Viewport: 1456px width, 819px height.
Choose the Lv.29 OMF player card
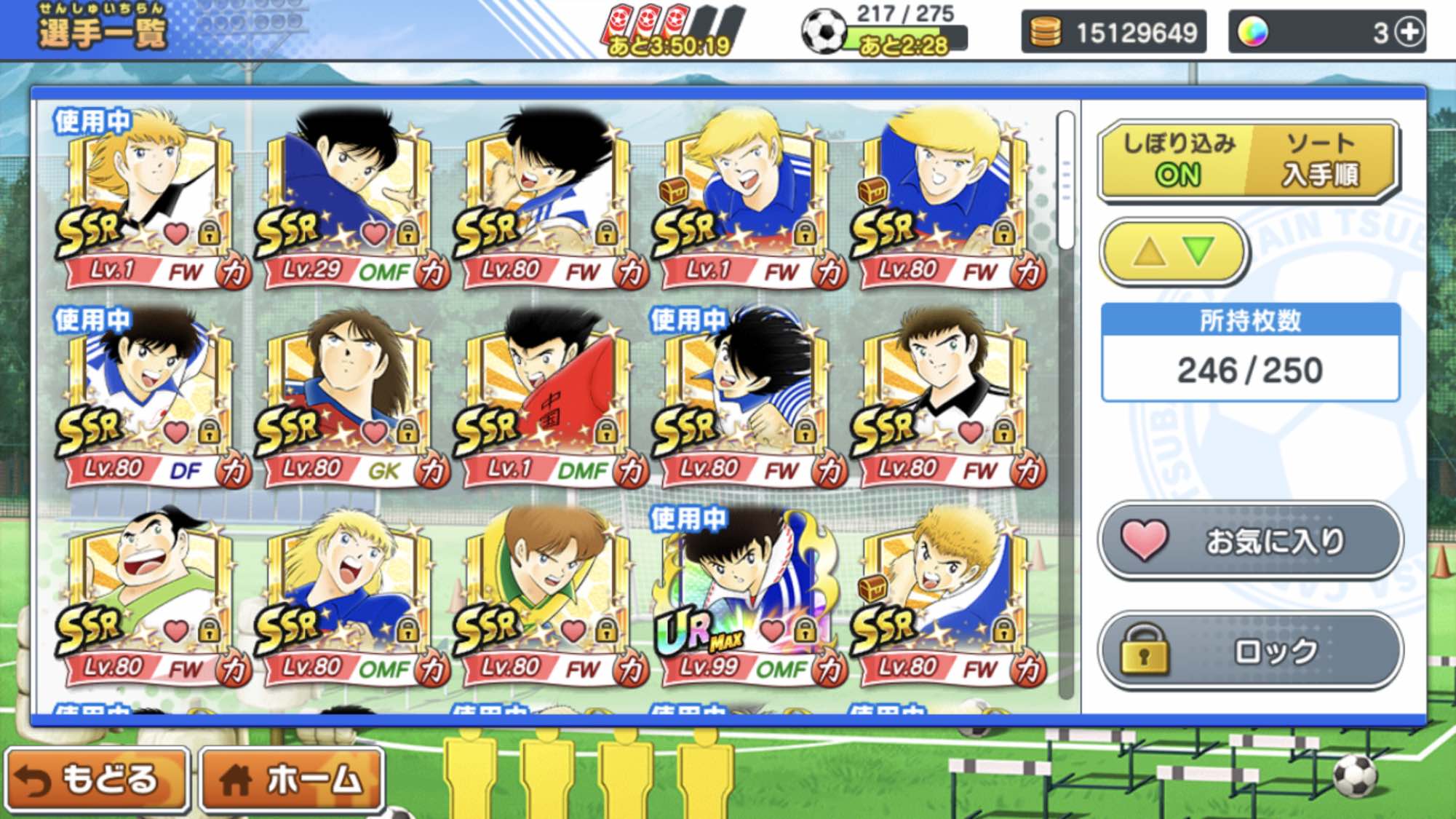click(350, 200)
